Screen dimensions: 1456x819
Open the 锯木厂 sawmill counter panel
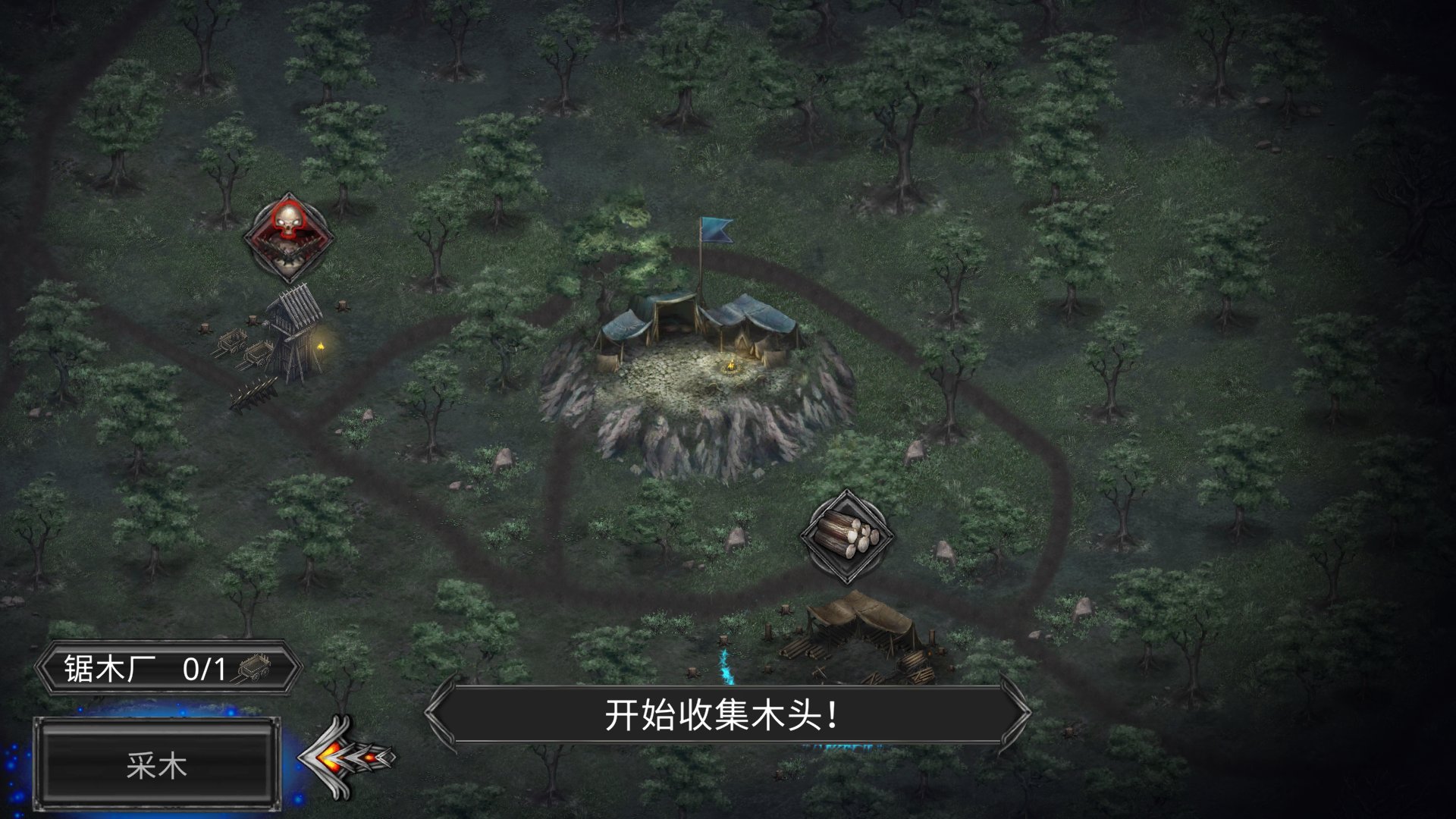168,669
